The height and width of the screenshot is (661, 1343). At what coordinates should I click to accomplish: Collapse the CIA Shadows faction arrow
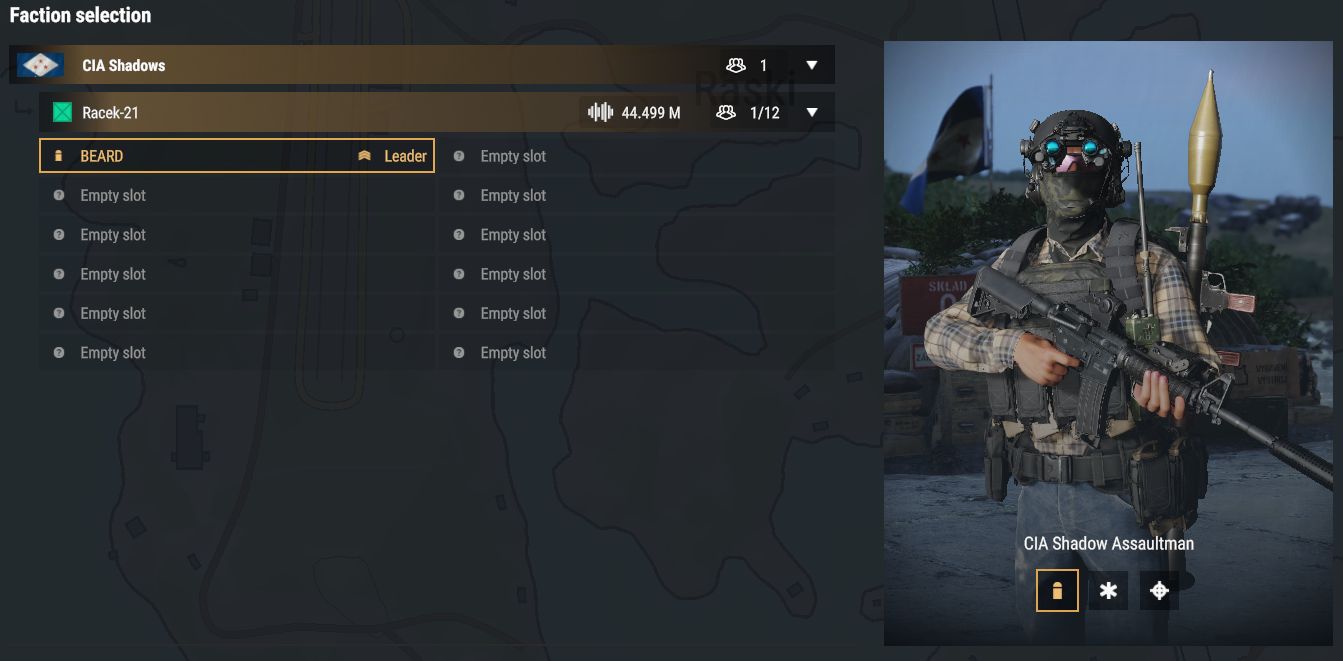812,66
